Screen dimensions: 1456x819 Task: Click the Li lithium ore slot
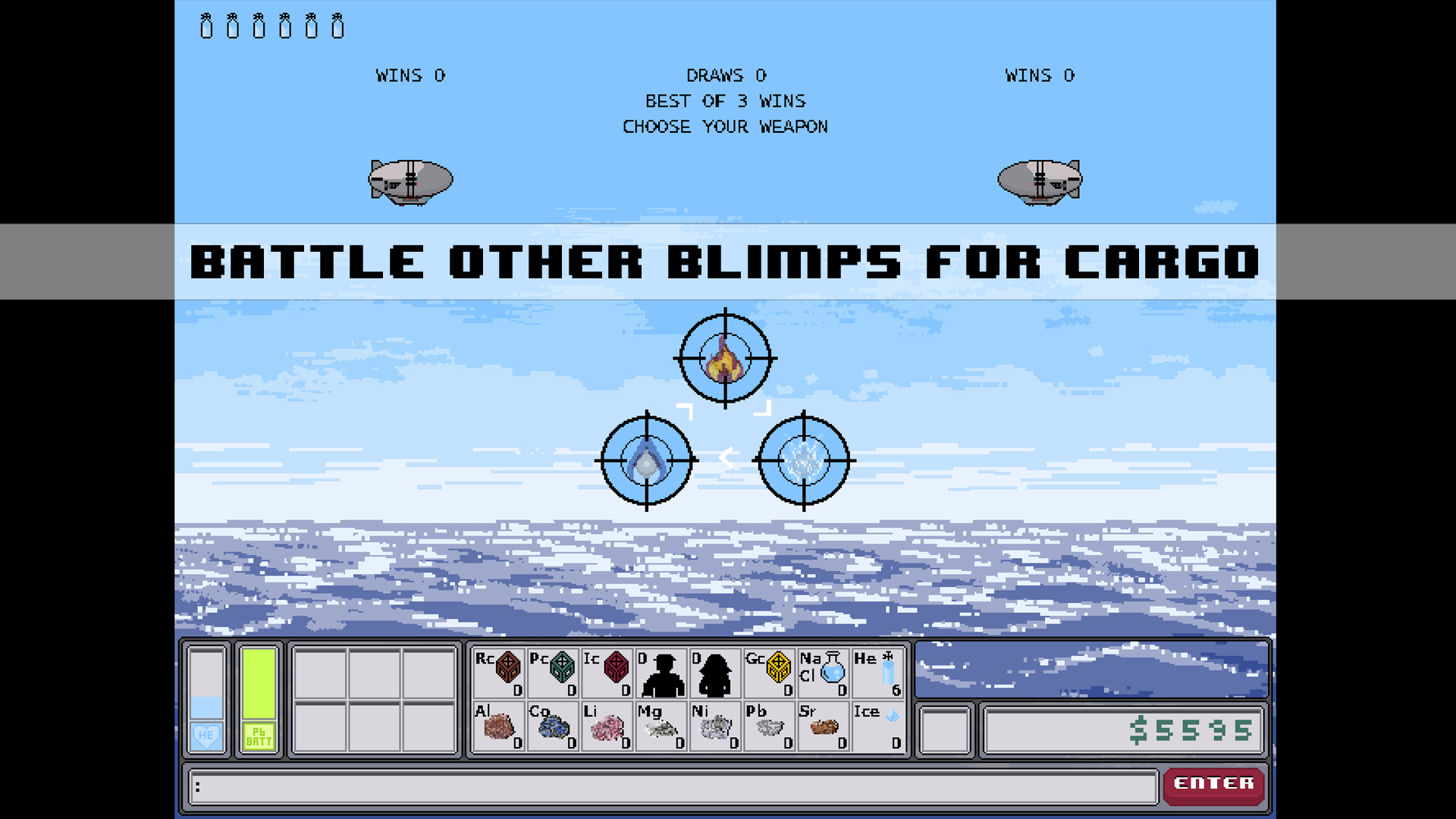[x=606, y=728]
